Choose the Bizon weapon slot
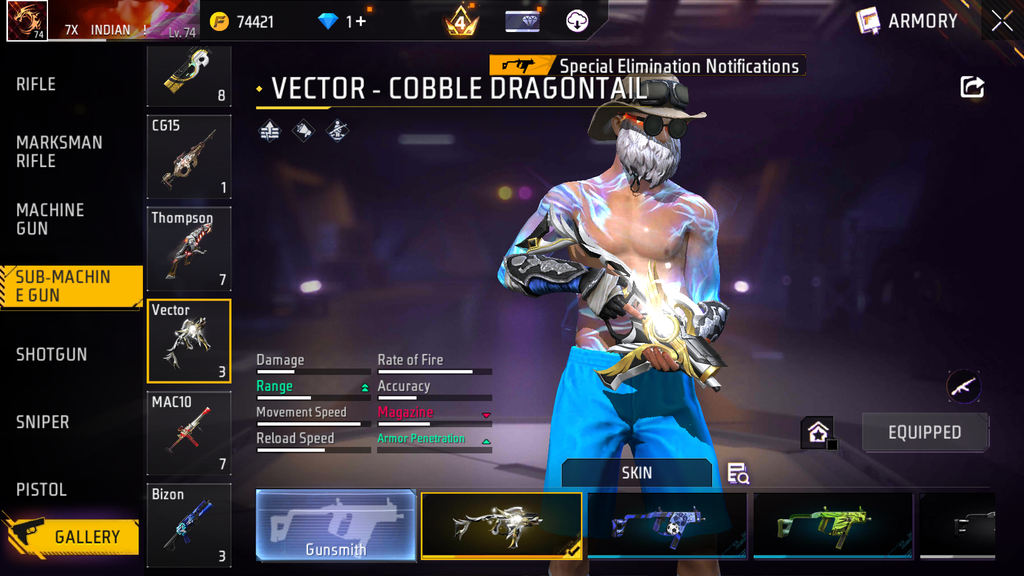Image resolution: width=1024 pixels, height=576 pixels. coord(189,524)
